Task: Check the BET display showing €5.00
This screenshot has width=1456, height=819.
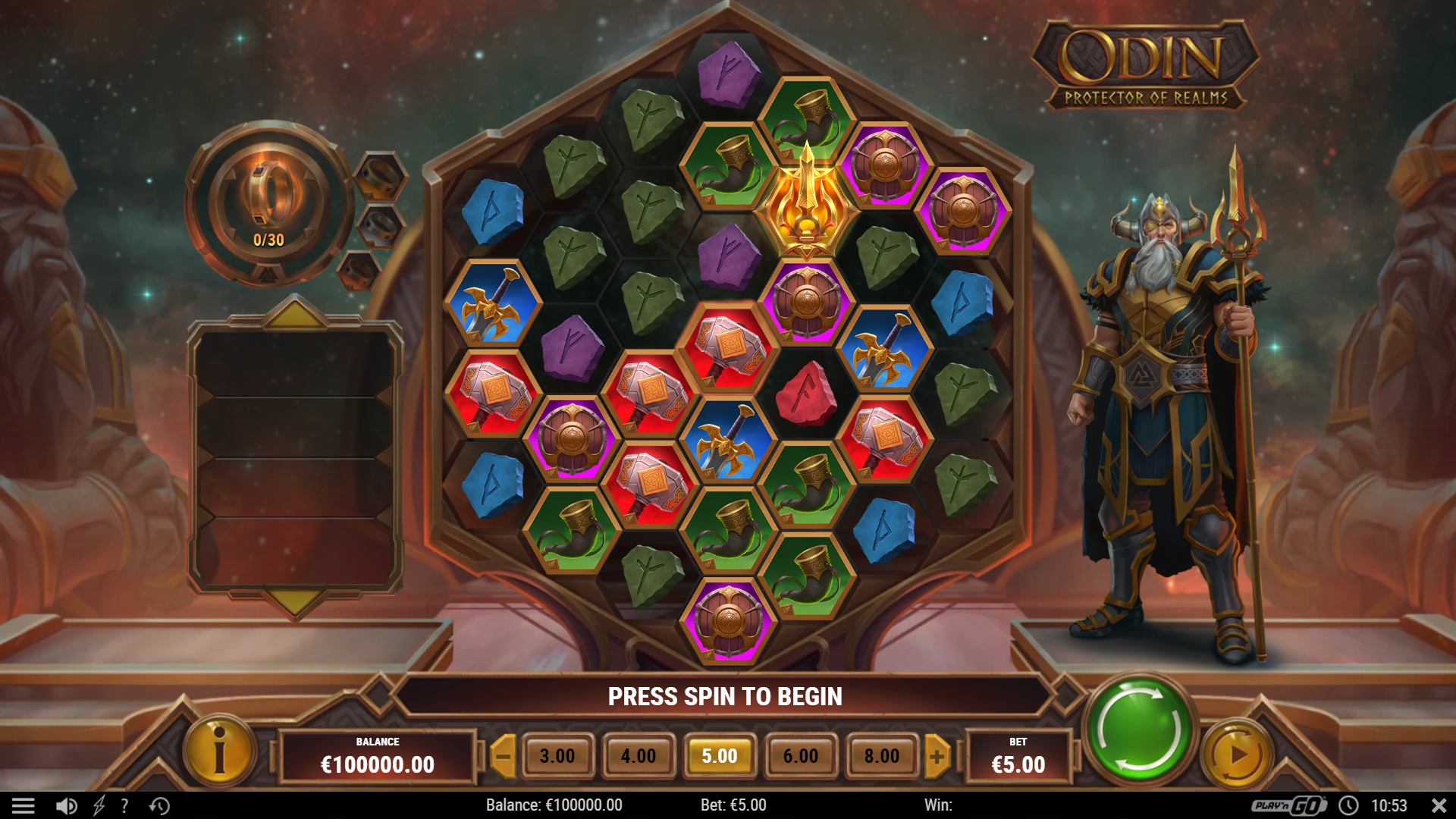Action: (x=1019, y=755)
